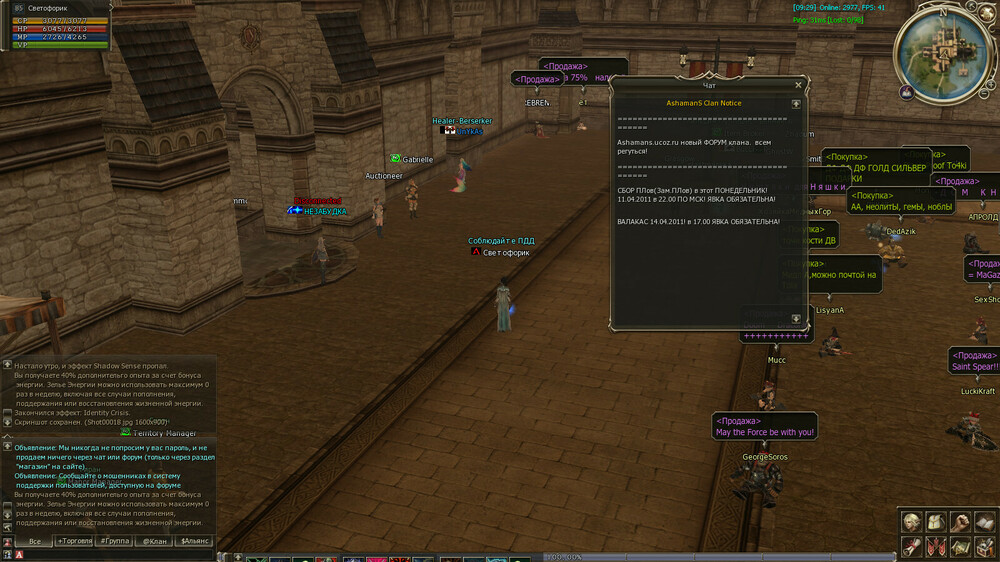
Task: Open the world map parchment icon
Action: pyautogui.click(x=959, y=546)
